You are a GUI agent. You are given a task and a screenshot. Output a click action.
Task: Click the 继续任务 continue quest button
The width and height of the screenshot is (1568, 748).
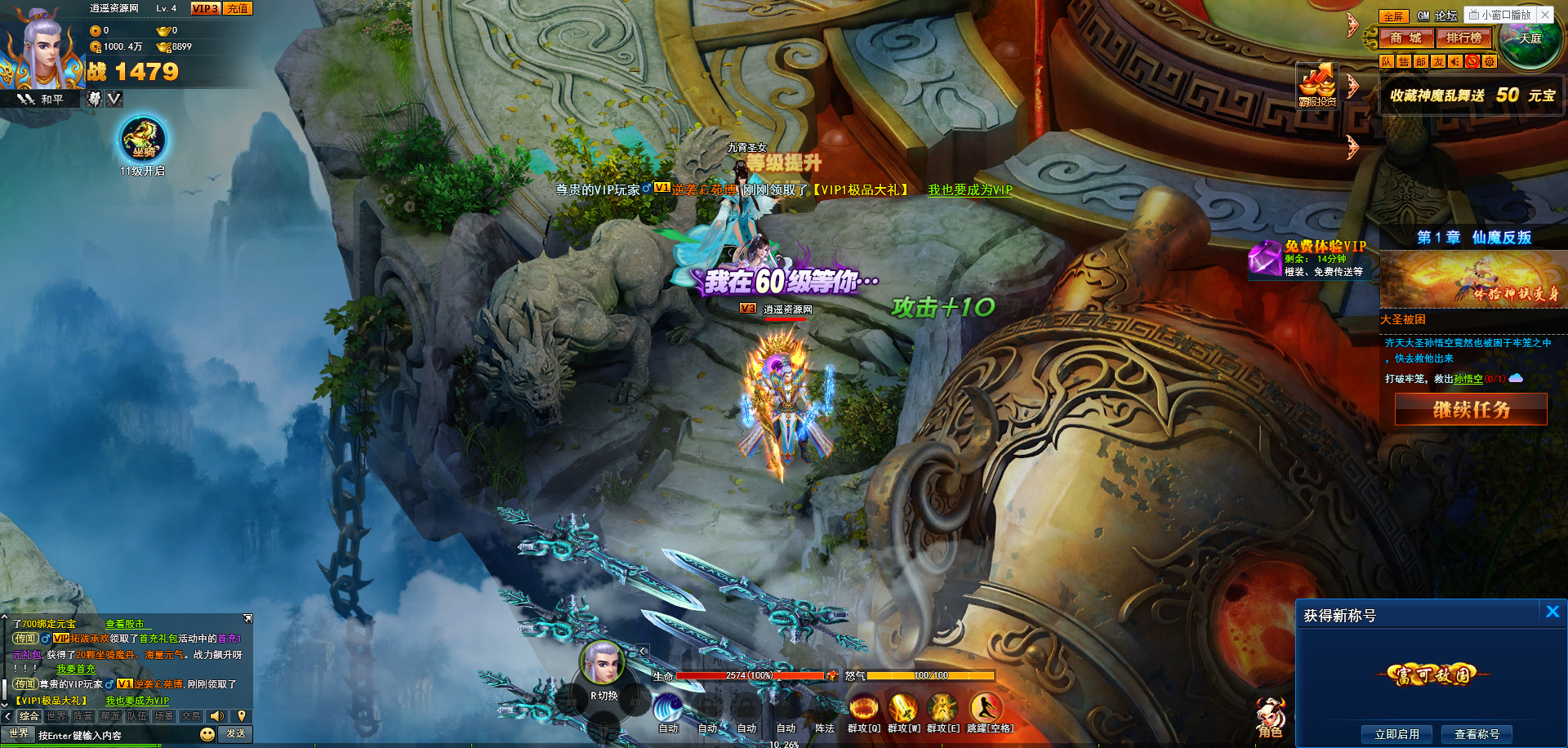(x=1471, y=409)
